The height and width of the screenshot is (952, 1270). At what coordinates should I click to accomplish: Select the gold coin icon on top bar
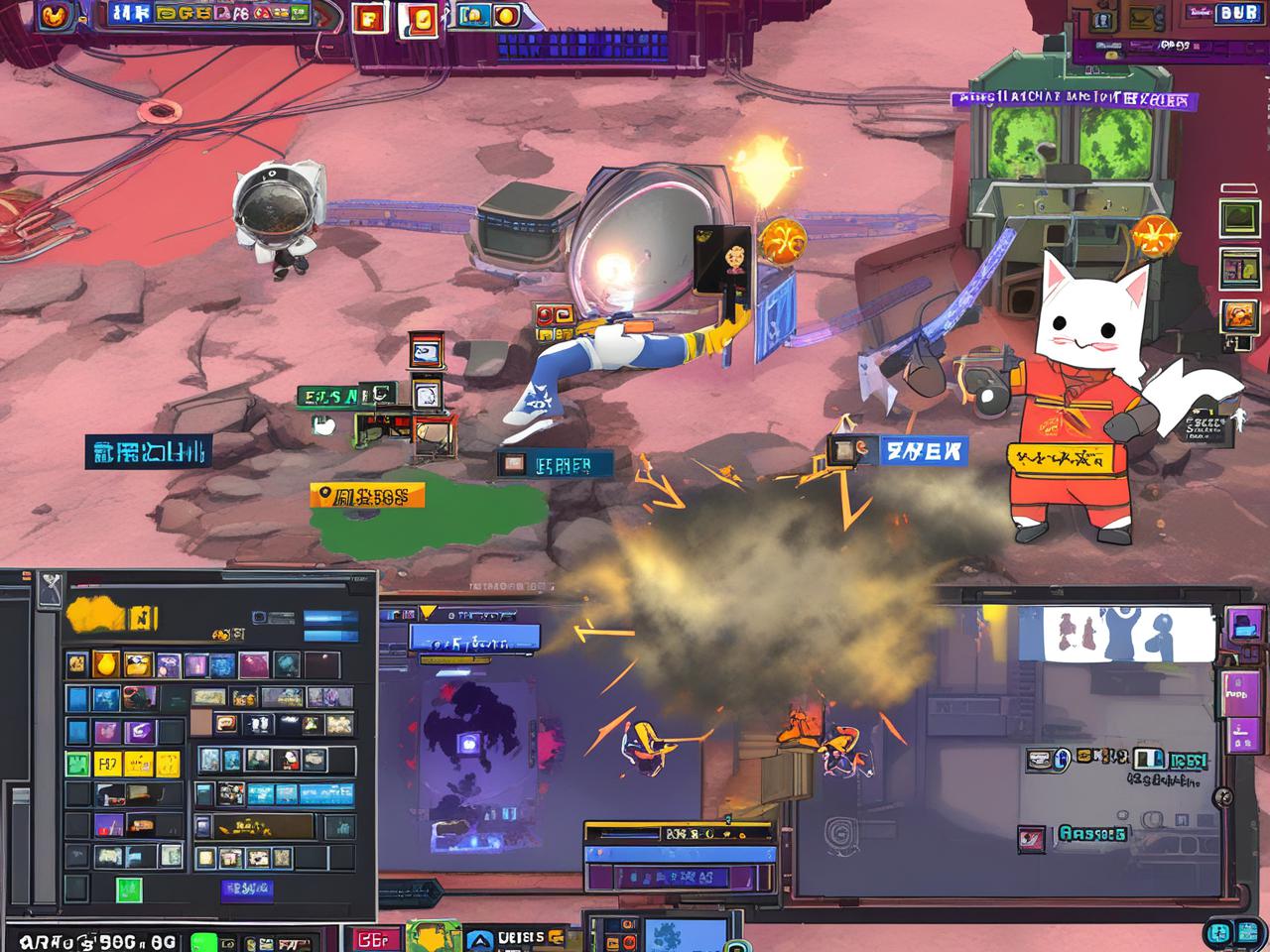pyautogui.click(x=507, y=15)
